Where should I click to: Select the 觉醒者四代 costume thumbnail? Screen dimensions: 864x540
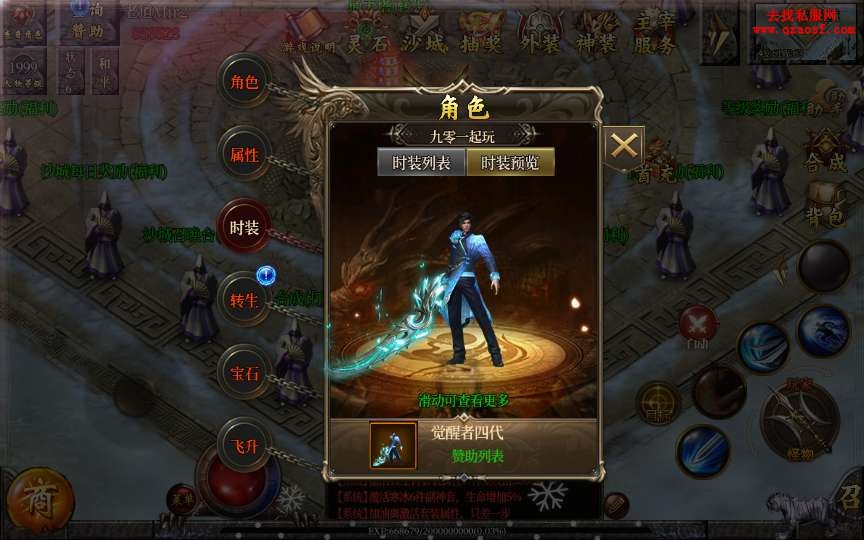(393, 445)
